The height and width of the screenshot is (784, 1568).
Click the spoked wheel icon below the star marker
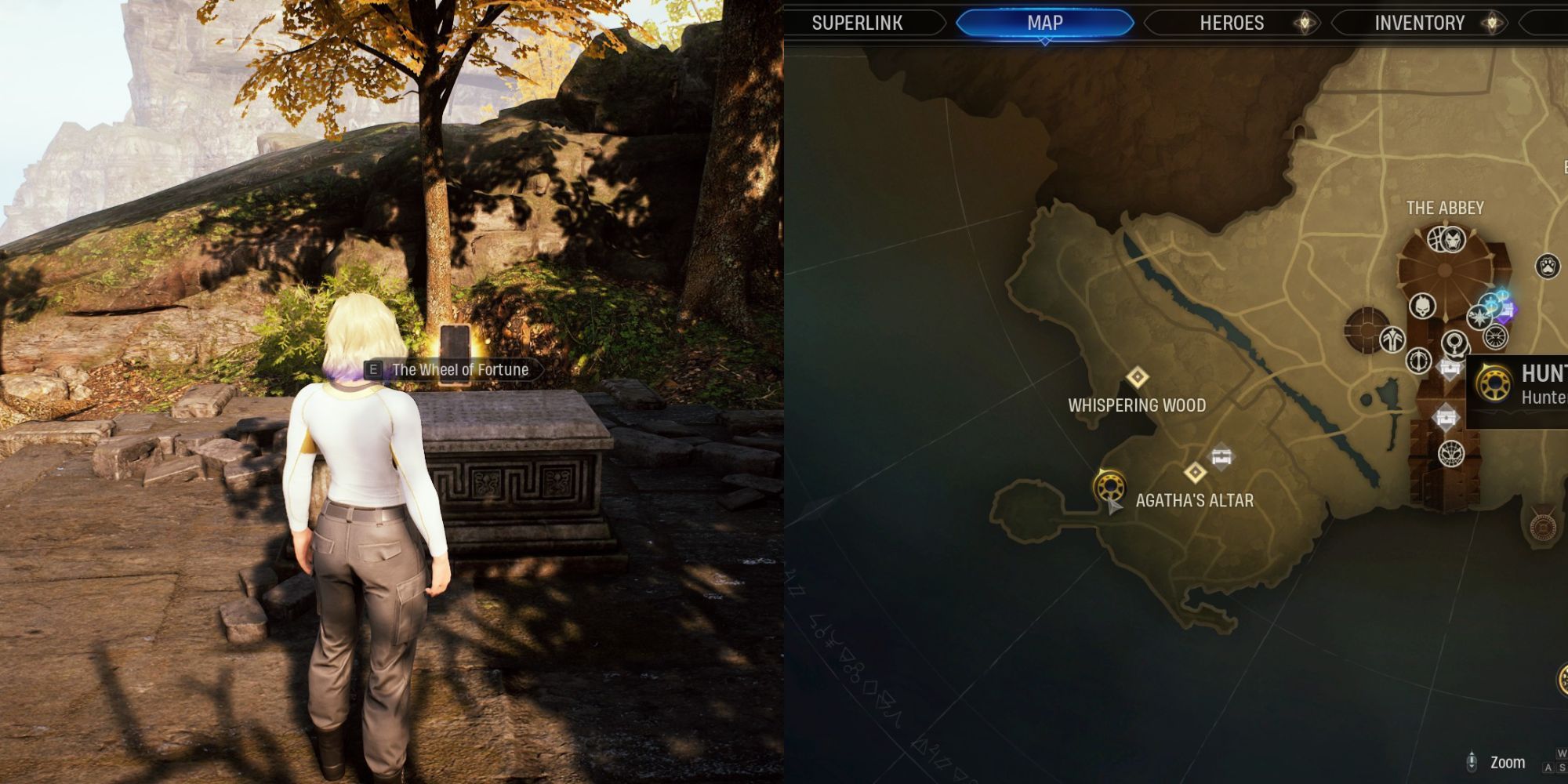coord(1495,337)
